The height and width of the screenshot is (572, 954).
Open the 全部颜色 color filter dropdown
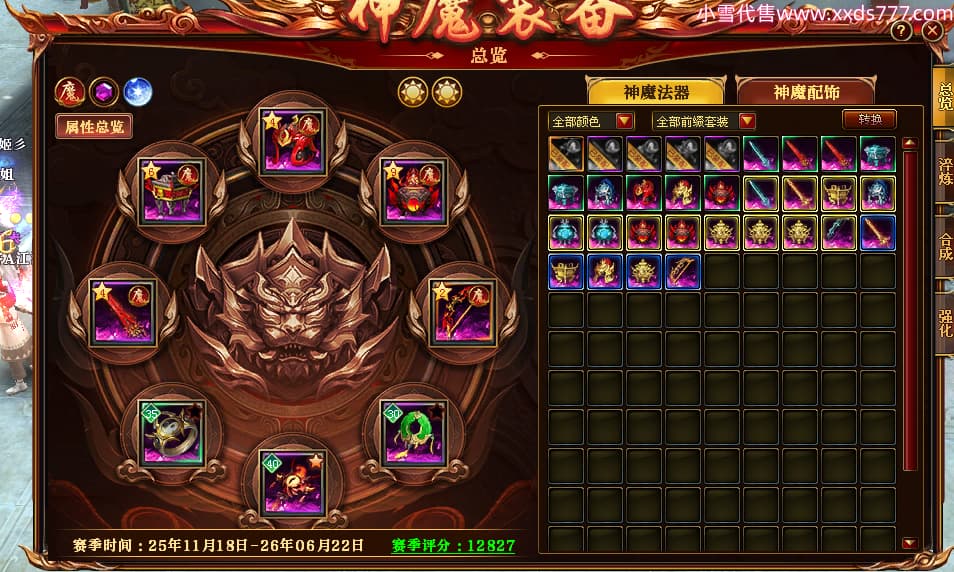(591, 121)
